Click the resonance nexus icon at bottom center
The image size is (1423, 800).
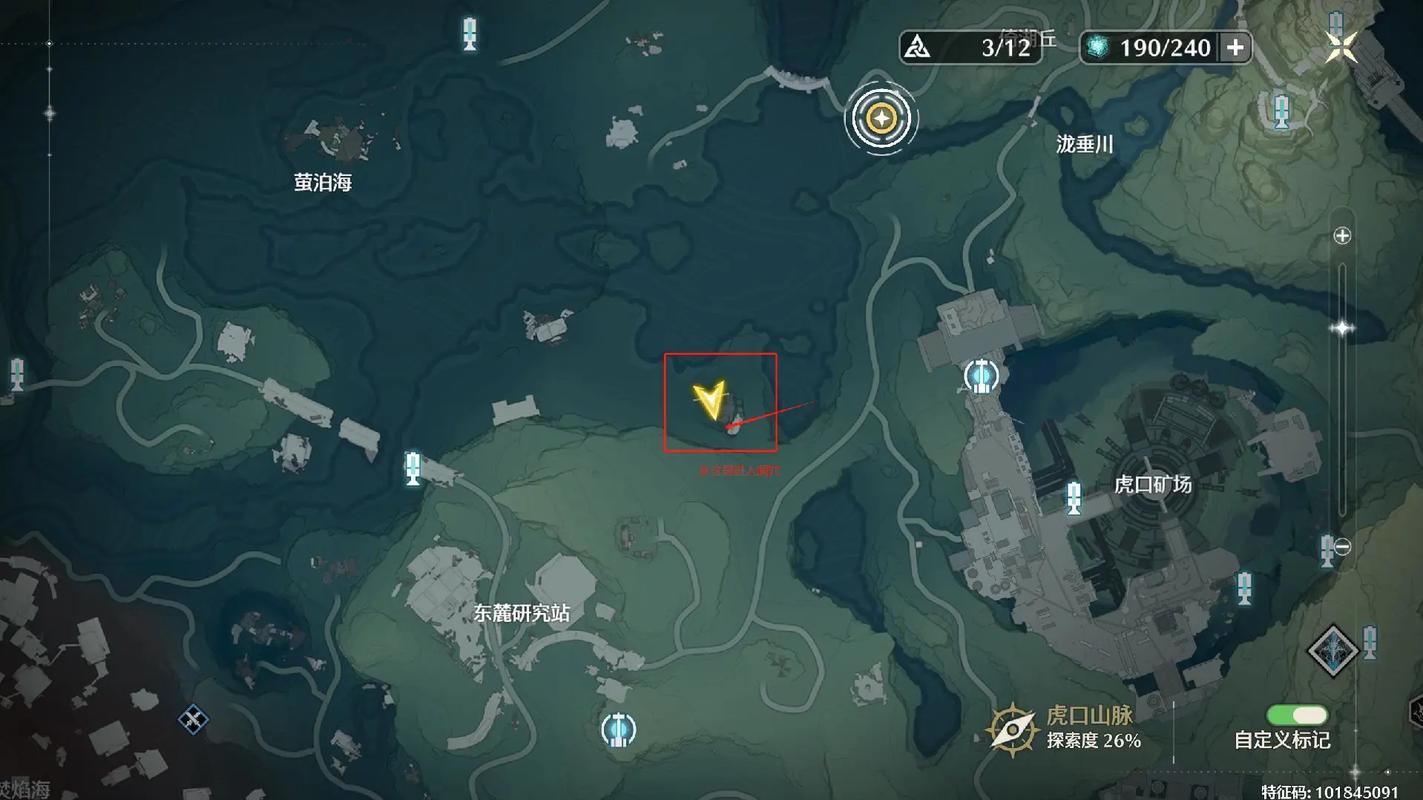point(617,729)
